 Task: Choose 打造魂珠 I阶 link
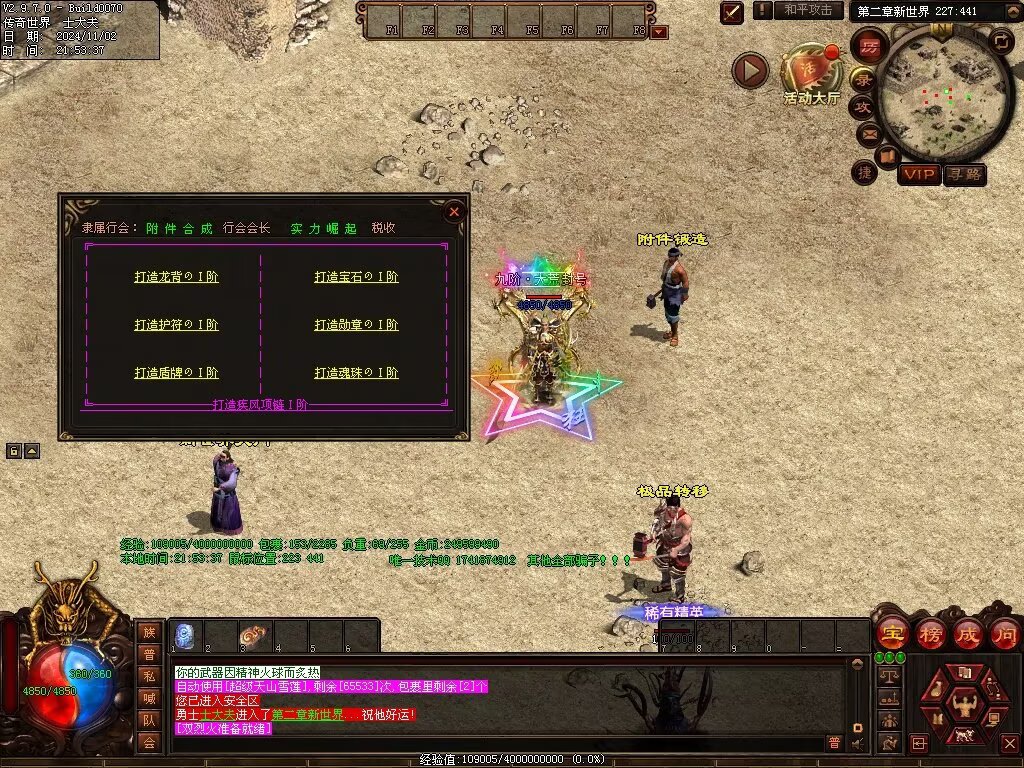coord(356,373)
